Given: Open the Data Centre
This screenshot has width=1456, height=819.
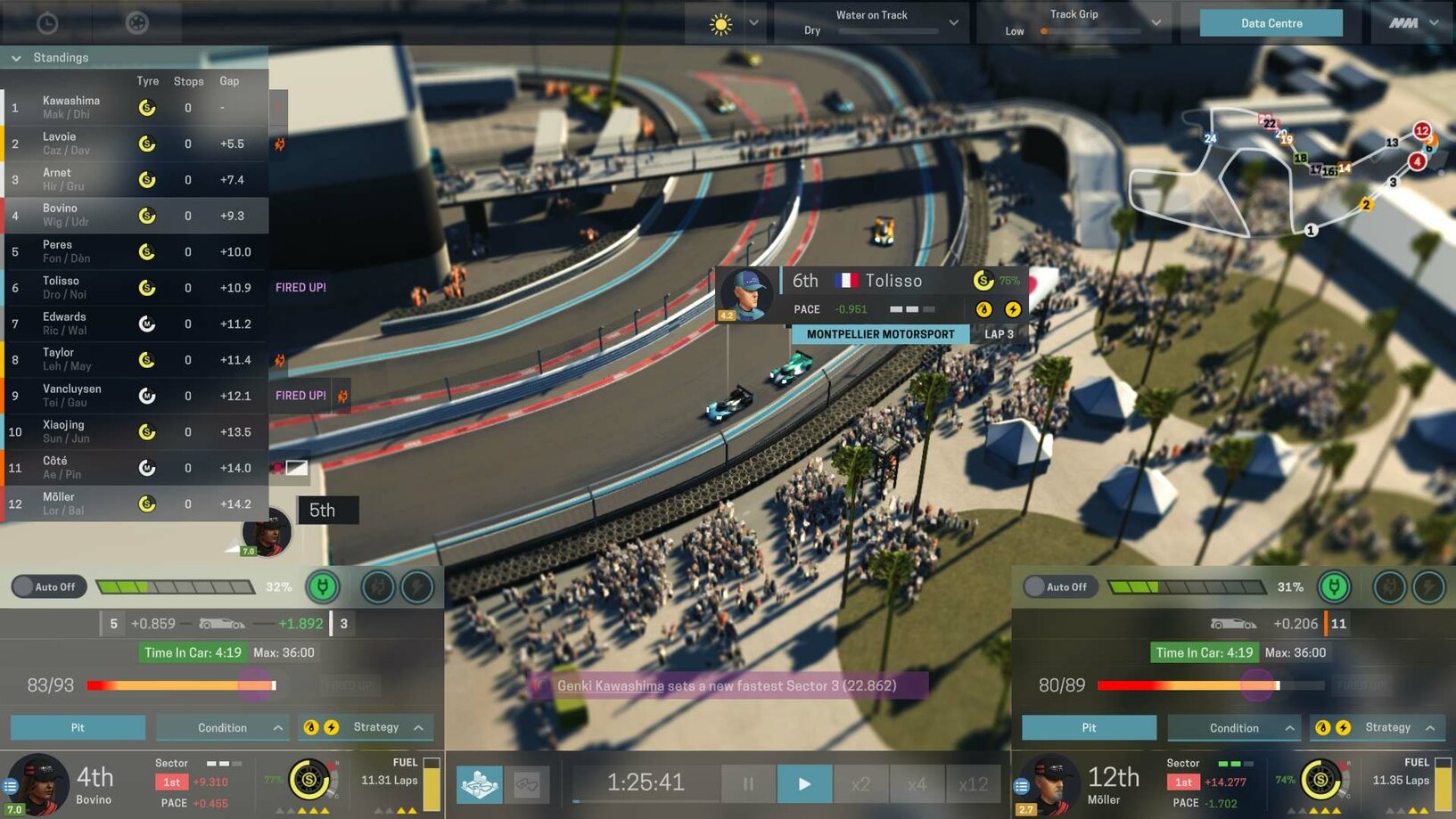Looking at the screenshot, I should pos(1271,22).
